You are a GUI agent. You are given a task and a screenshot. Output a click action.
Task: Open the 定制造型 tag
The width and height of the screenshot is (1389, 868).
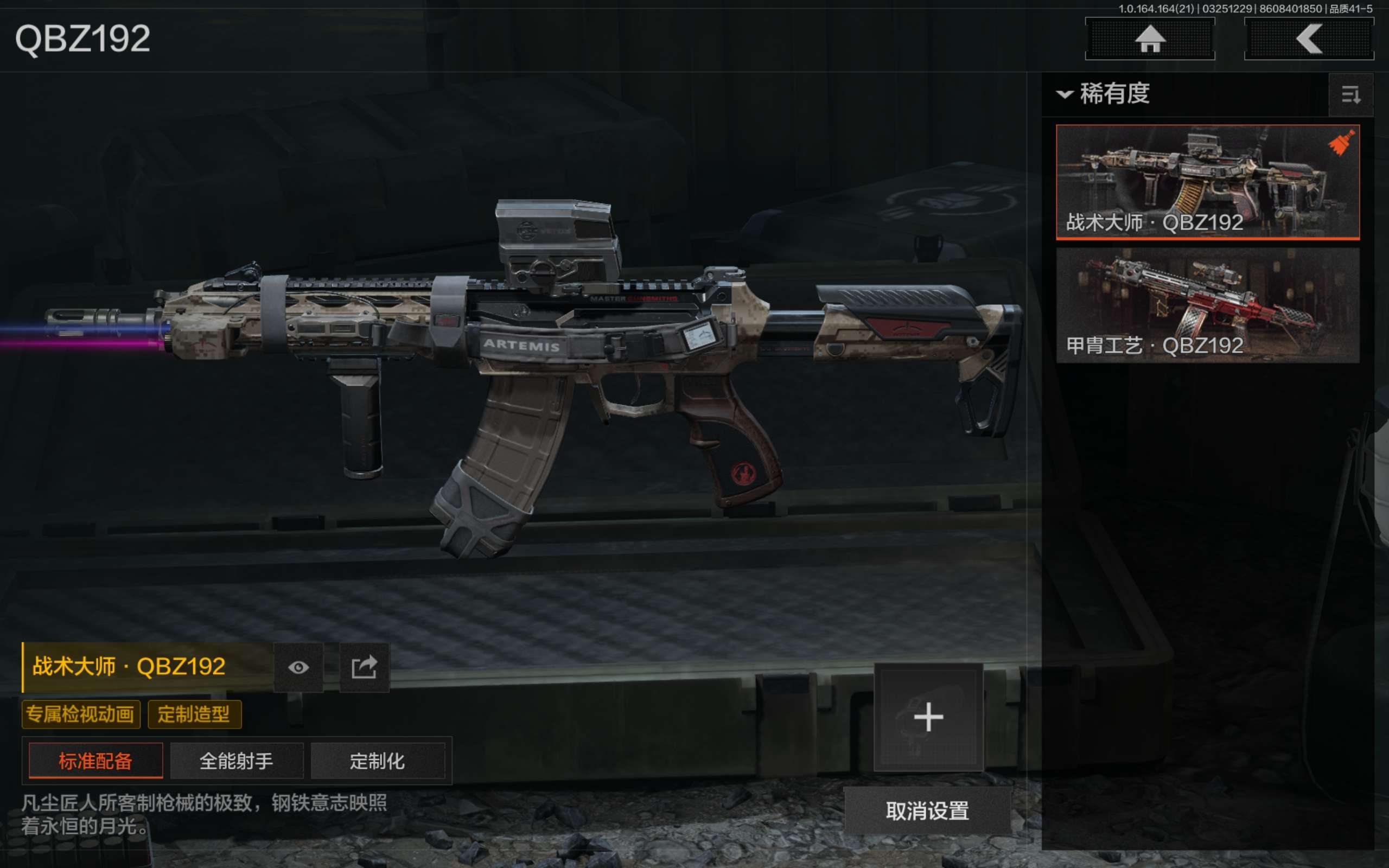coord(194,714)
